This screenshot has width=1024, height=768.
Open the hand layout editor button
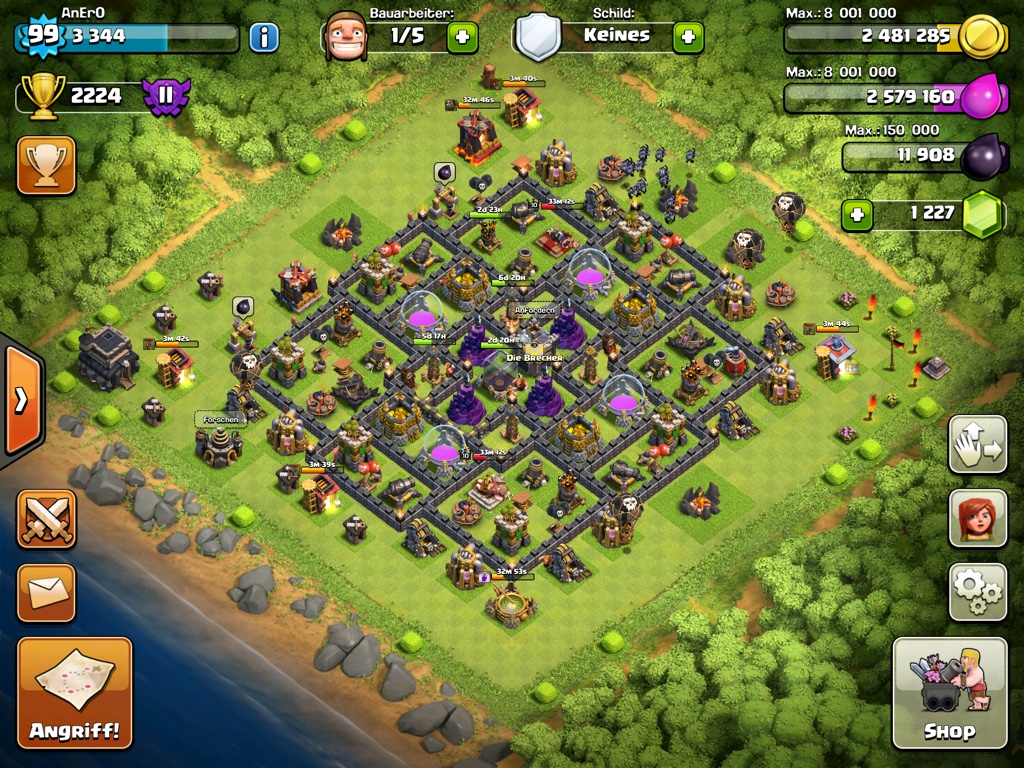[977, 444]
